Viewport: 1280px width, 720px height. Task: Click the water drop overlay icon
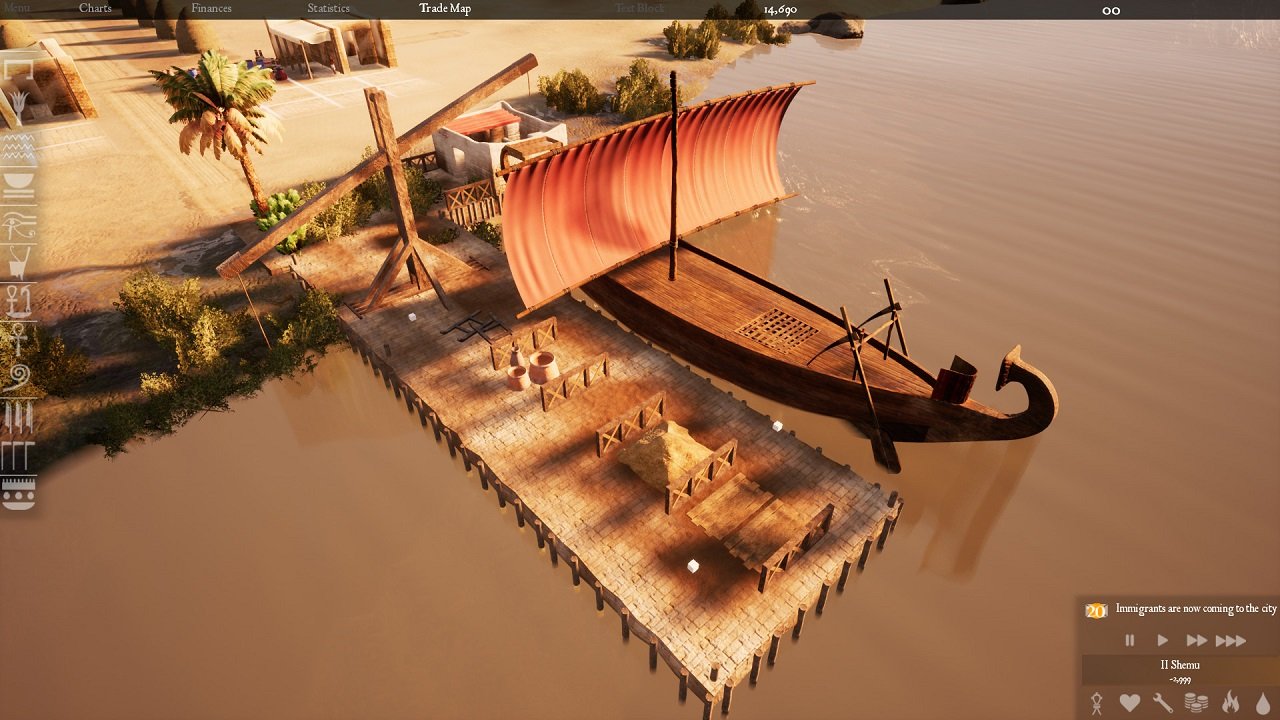[1263, 703]
